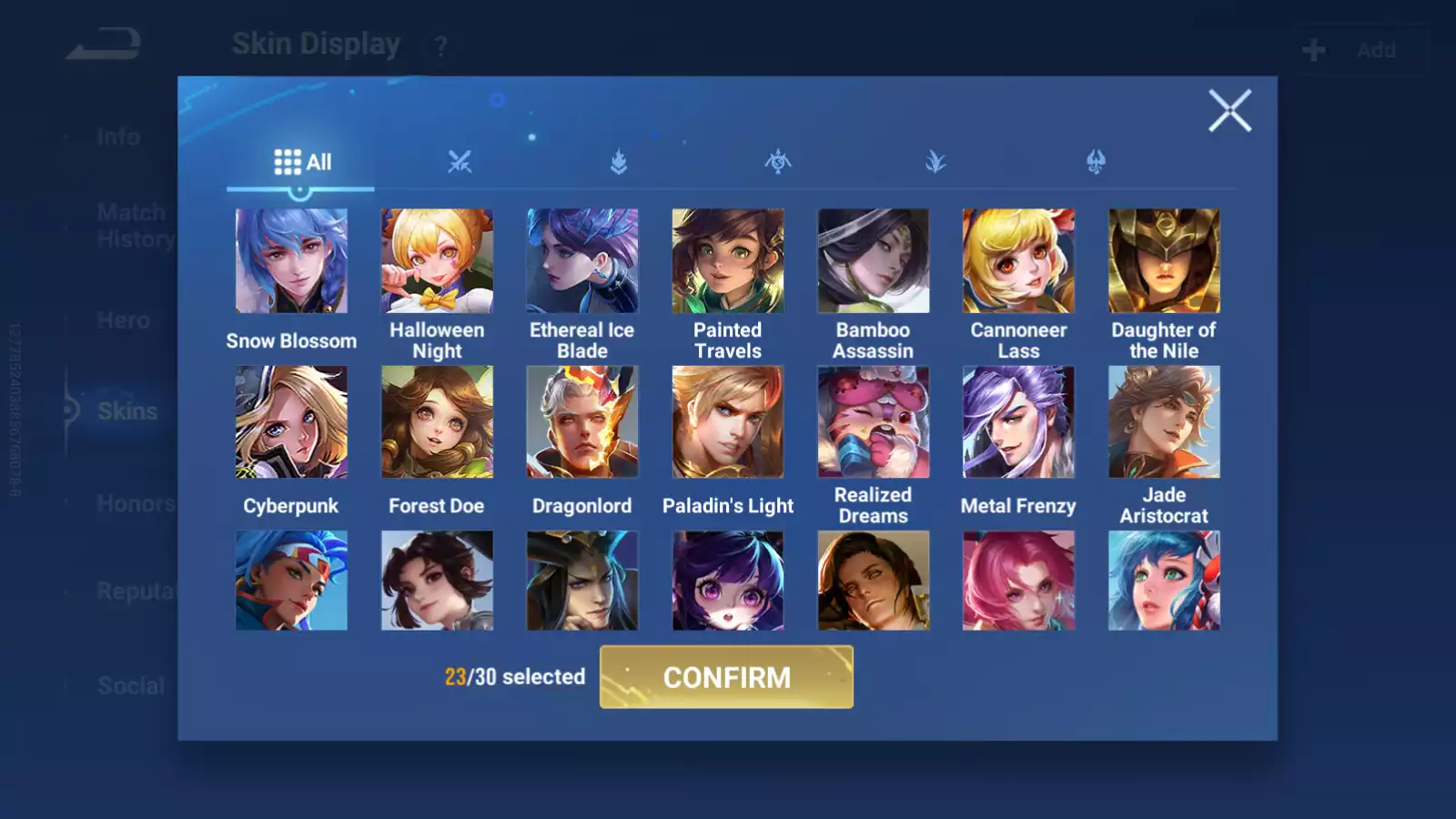Screen dimensions: 1456x819
Task: Select the feather role filter icon
Action: click(x=937, y=162)
